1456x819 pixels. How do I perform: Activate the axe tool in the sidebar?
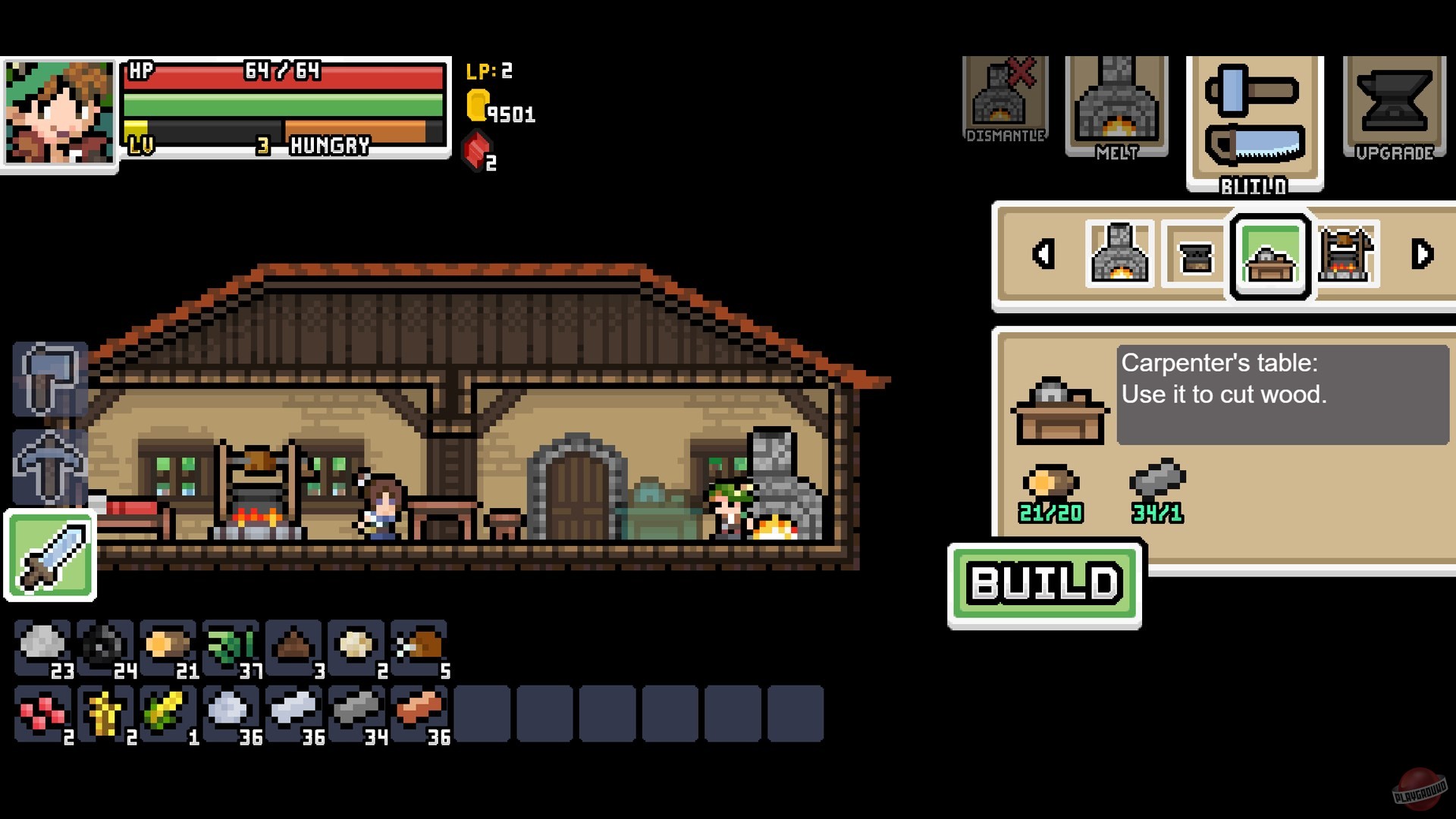coord(50,381)
